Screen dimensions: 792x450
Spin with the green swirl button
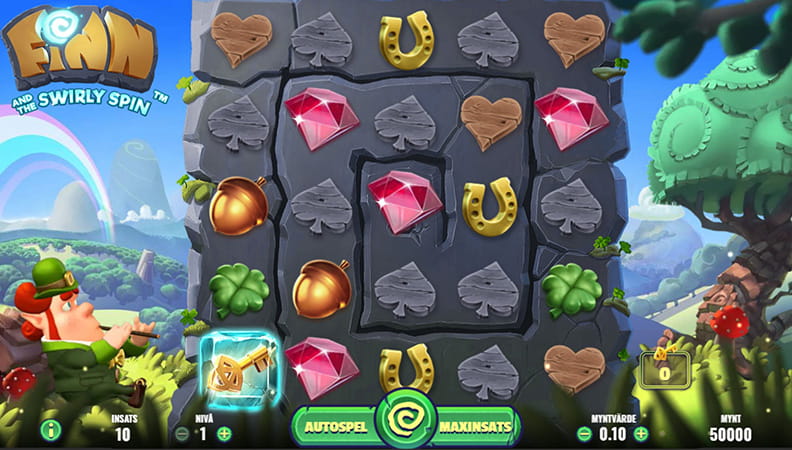point(406,421)
